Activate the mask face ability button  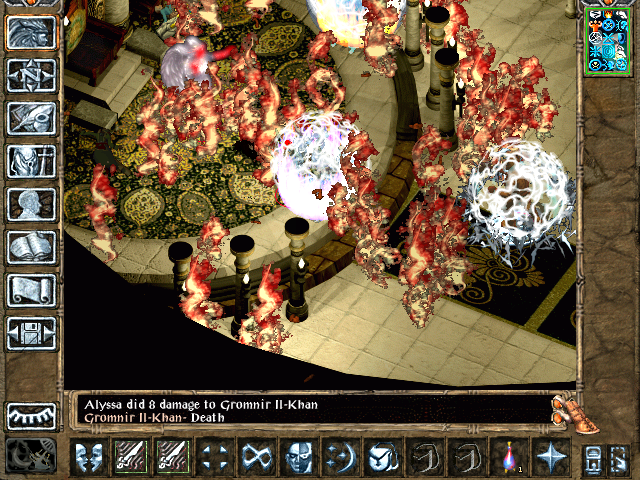[x=297, y=457]
